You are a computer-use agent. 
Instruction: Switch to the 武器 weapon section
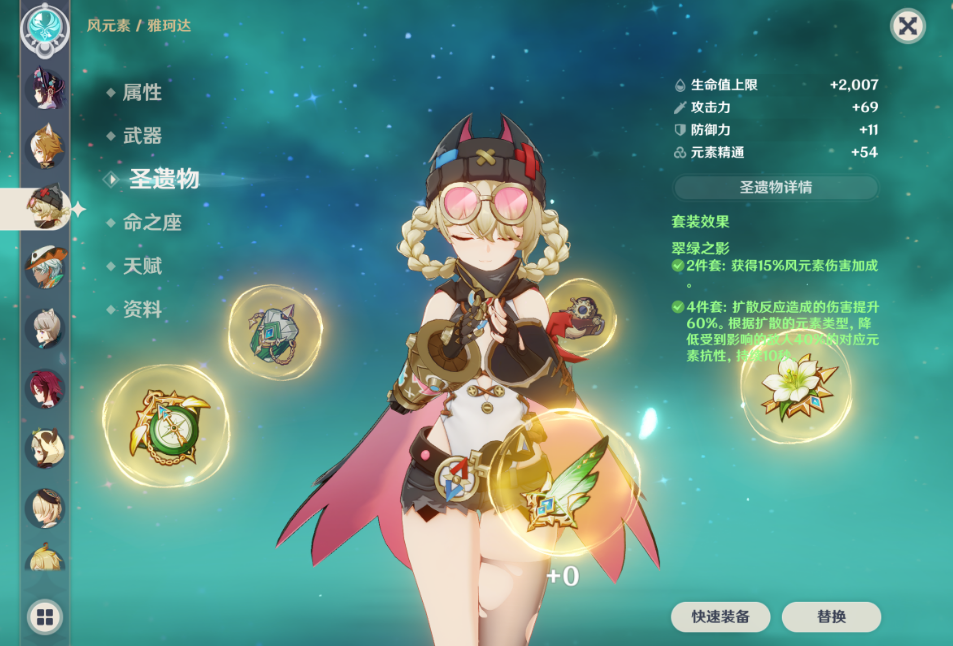tap(142, 136)
